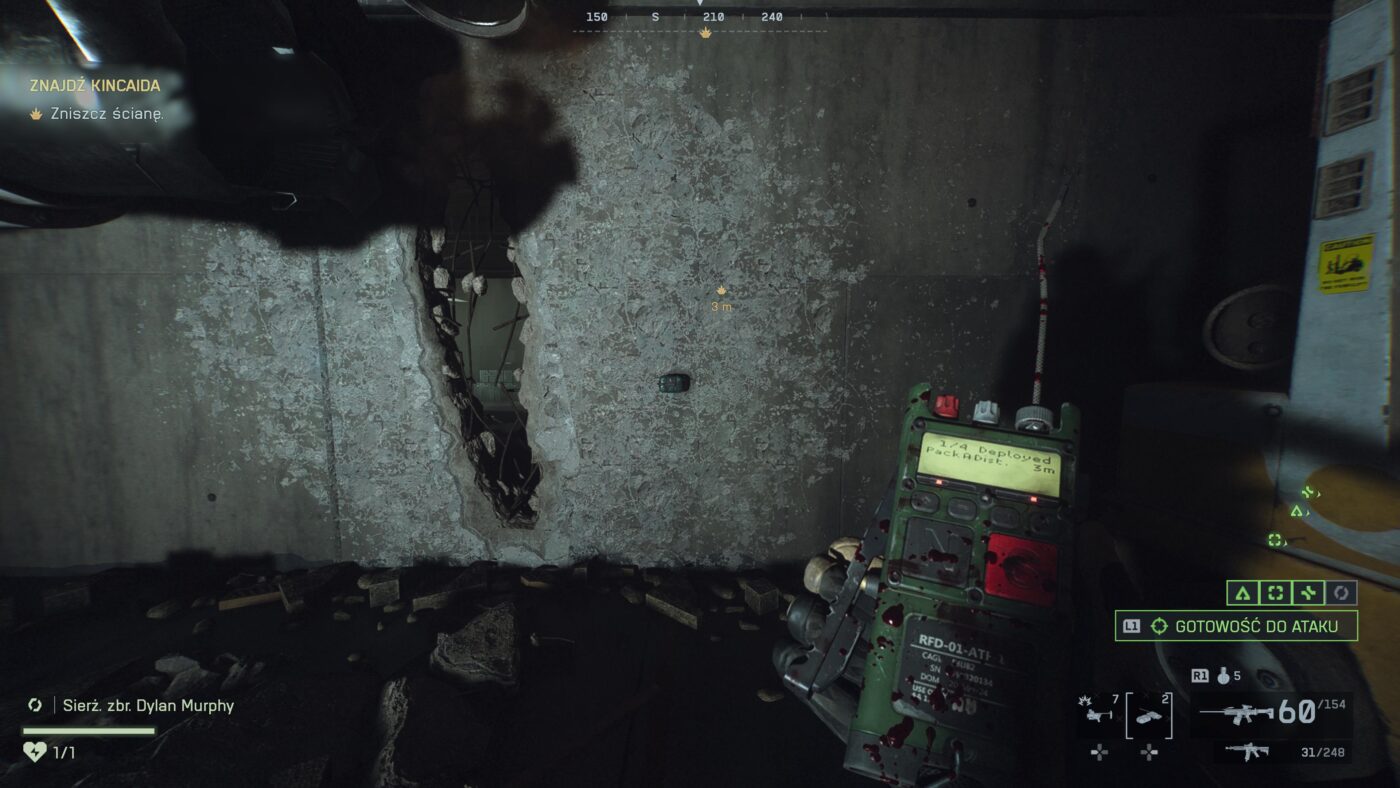Open the Znajdź Kincaida objective tracker
The width and height of the screenshot is (1400, 788).
[95, 86]
